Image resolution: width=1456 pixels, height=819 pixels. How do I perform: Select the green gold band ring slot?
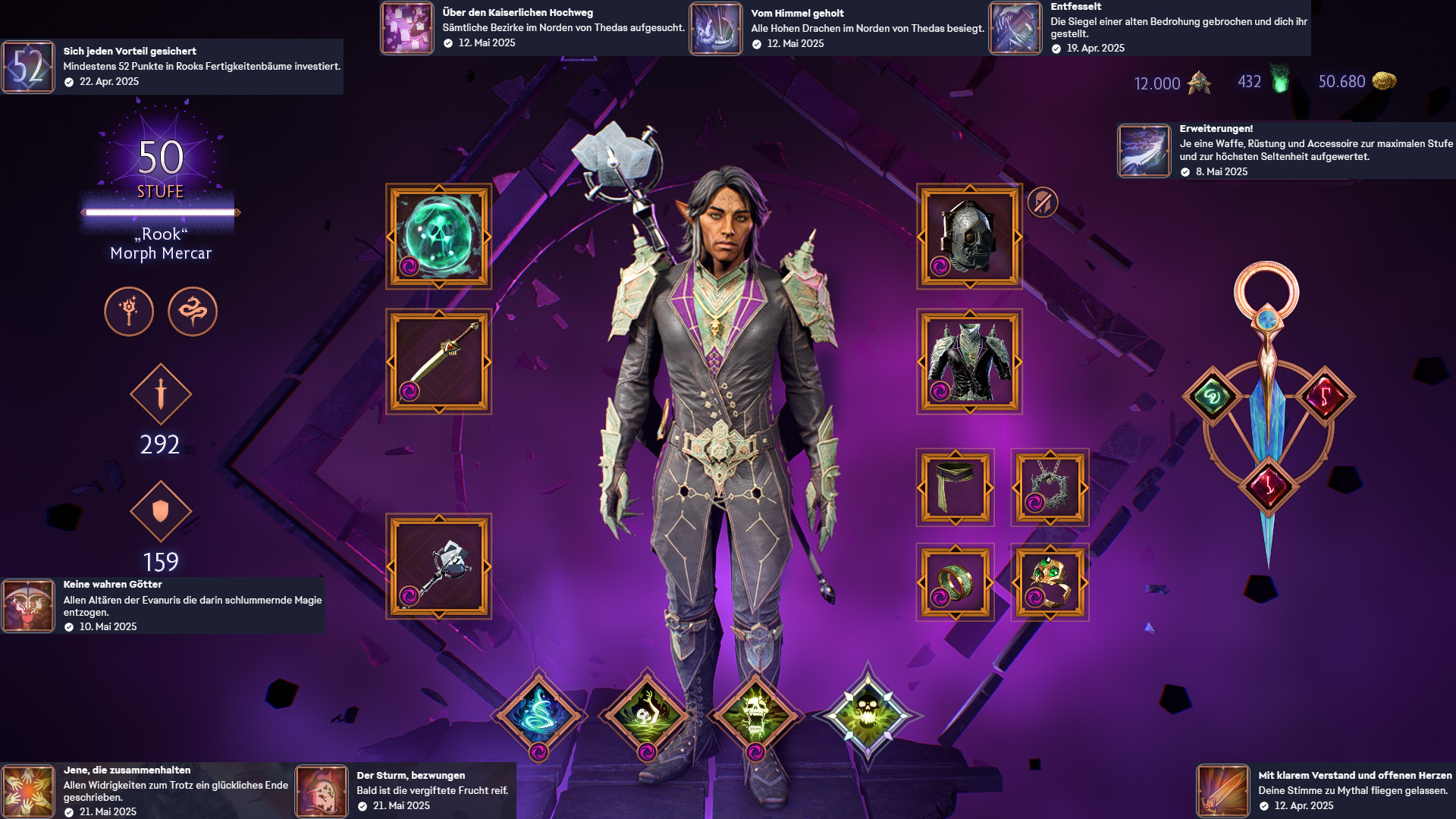click(x=955, y=582)
